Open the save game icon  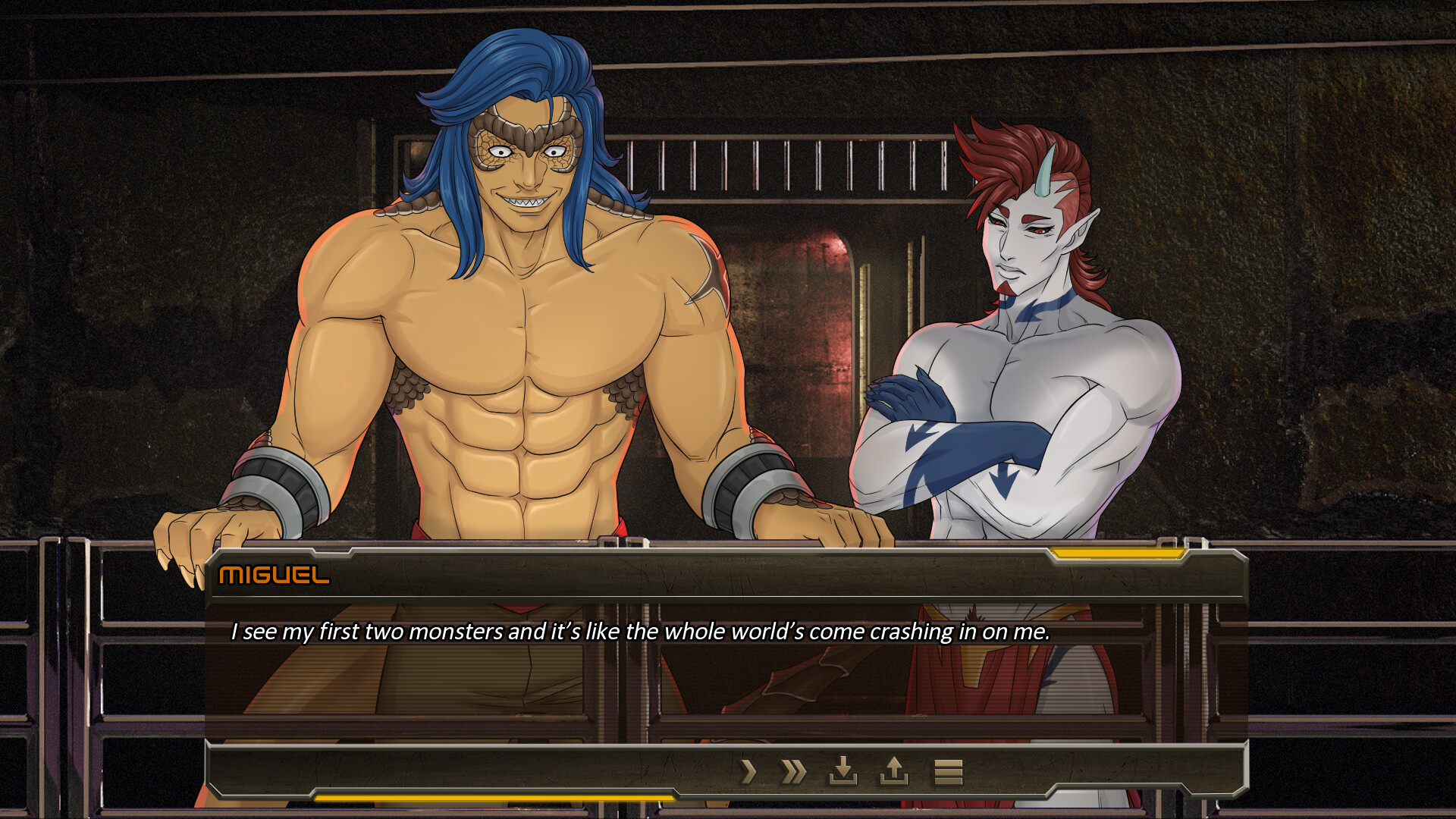click(x=843, y=771)
